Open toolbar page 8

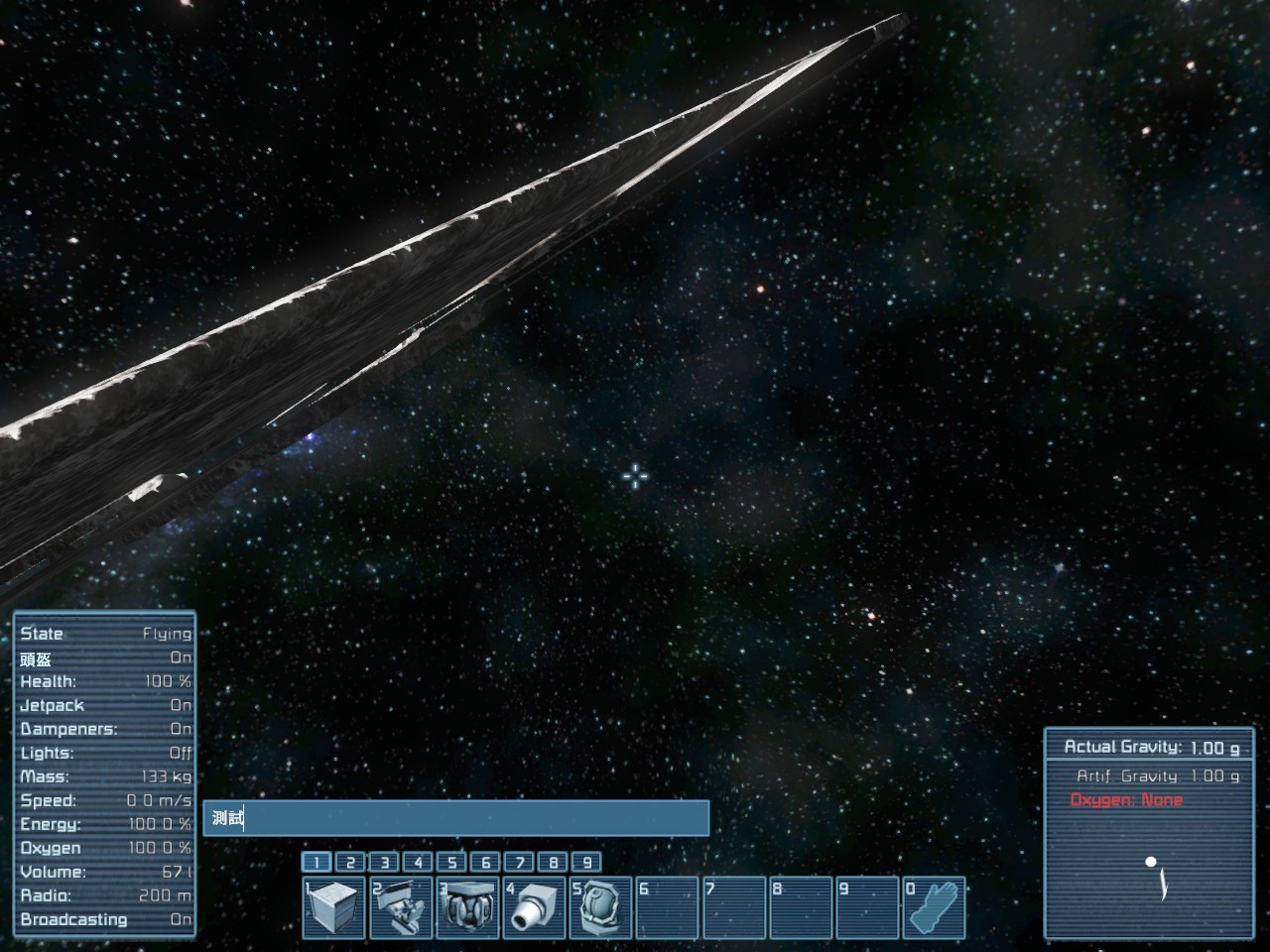(553, 863)
